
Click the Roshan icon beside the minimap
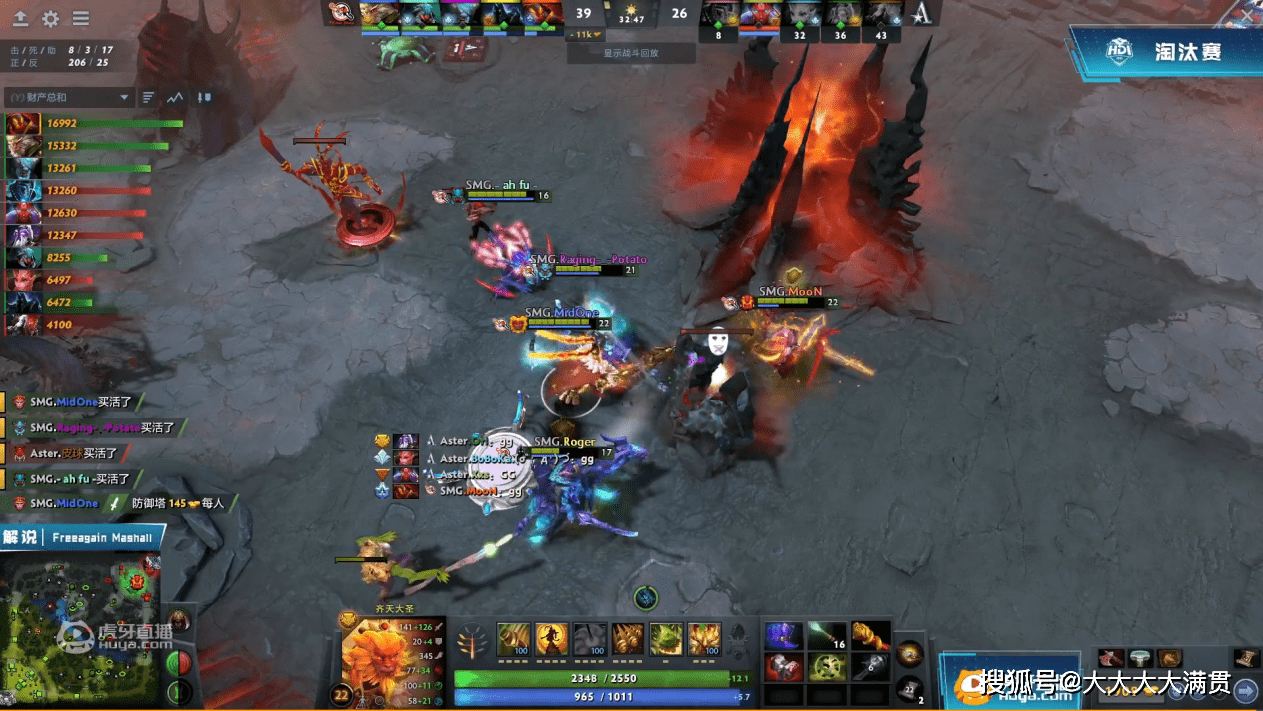pyautogui.click(x=180, y=622)
